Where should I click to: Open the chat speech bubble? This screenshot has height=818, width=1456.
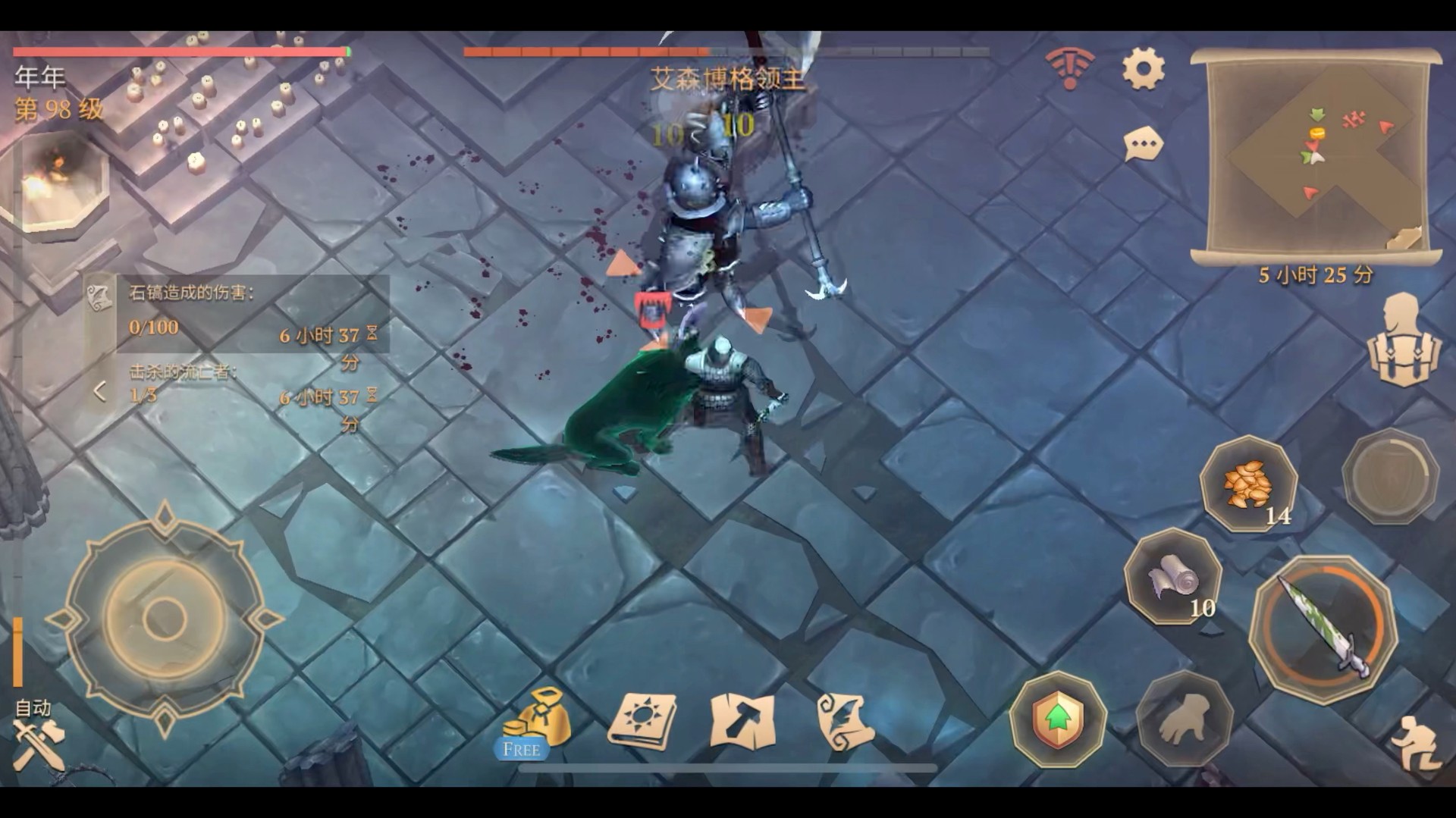click(1143, 144)
